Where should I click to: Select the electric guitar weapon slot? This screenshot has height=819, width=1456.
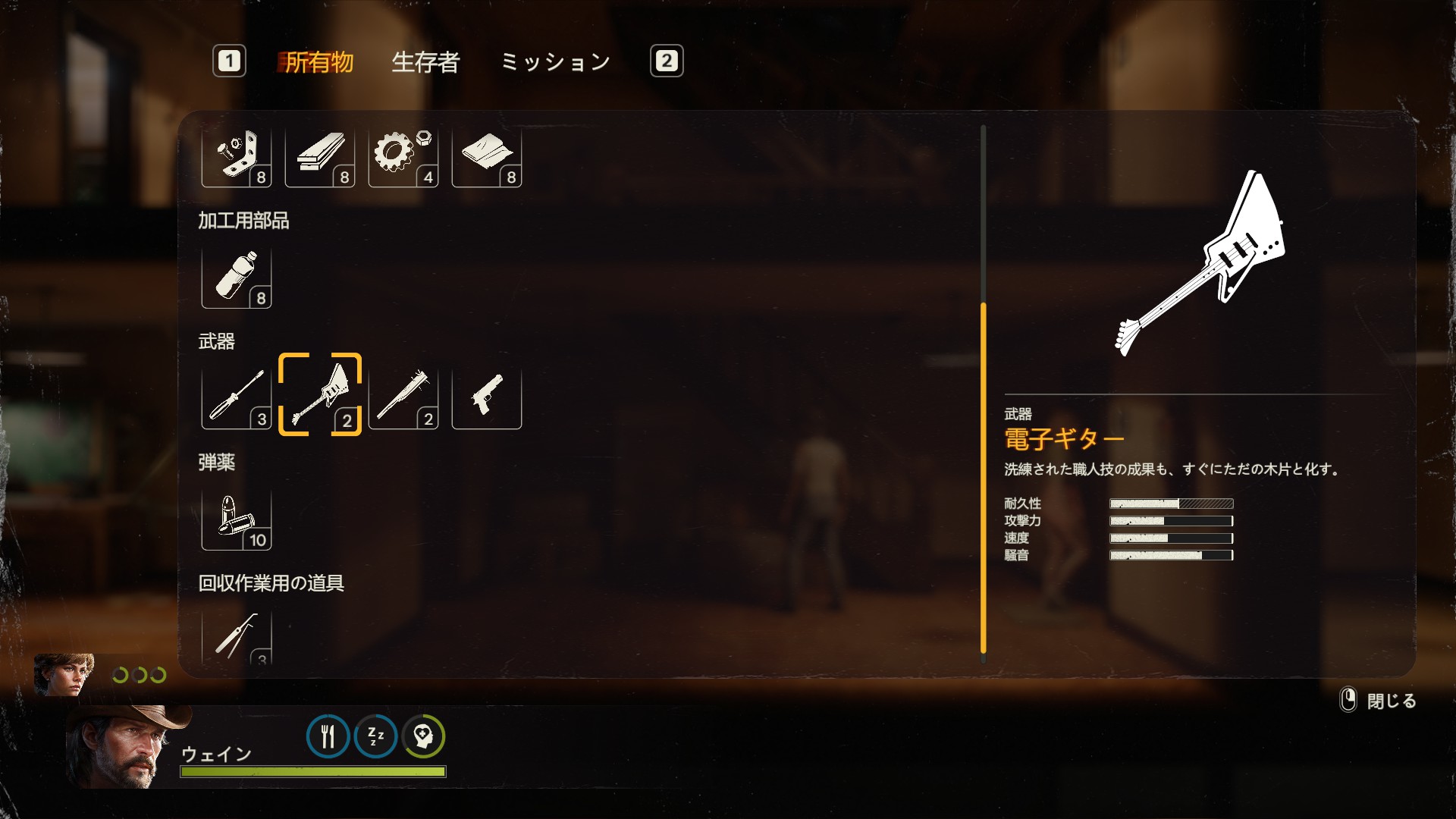[x=320, y=395]
